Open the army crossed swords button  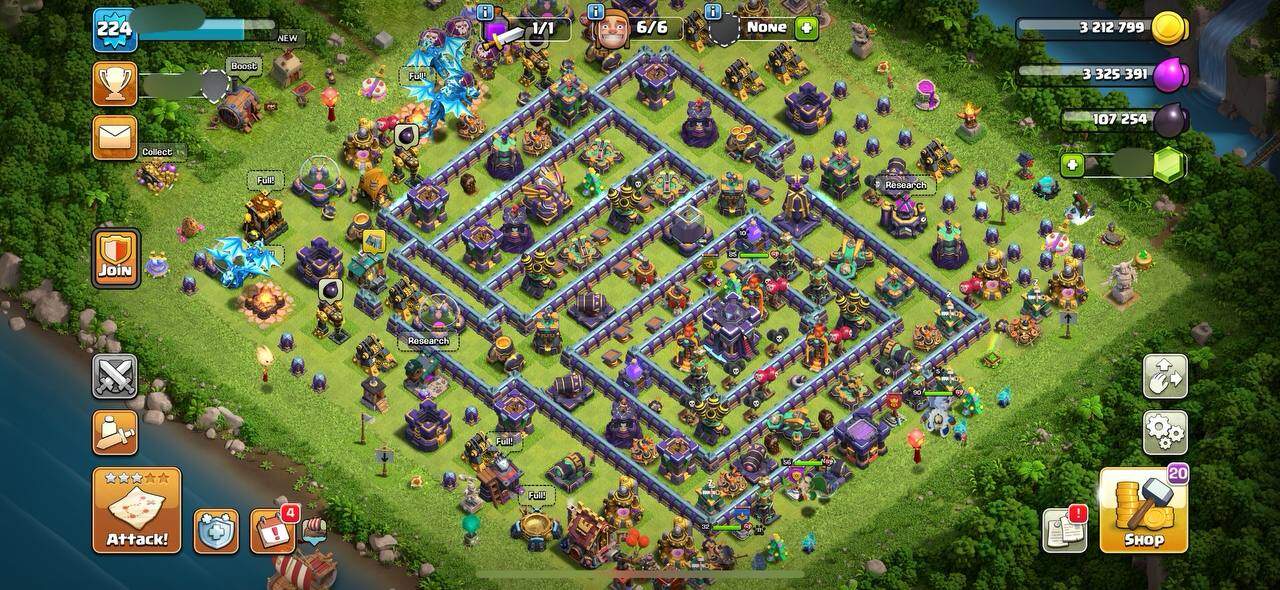click(x=115, y=376)
